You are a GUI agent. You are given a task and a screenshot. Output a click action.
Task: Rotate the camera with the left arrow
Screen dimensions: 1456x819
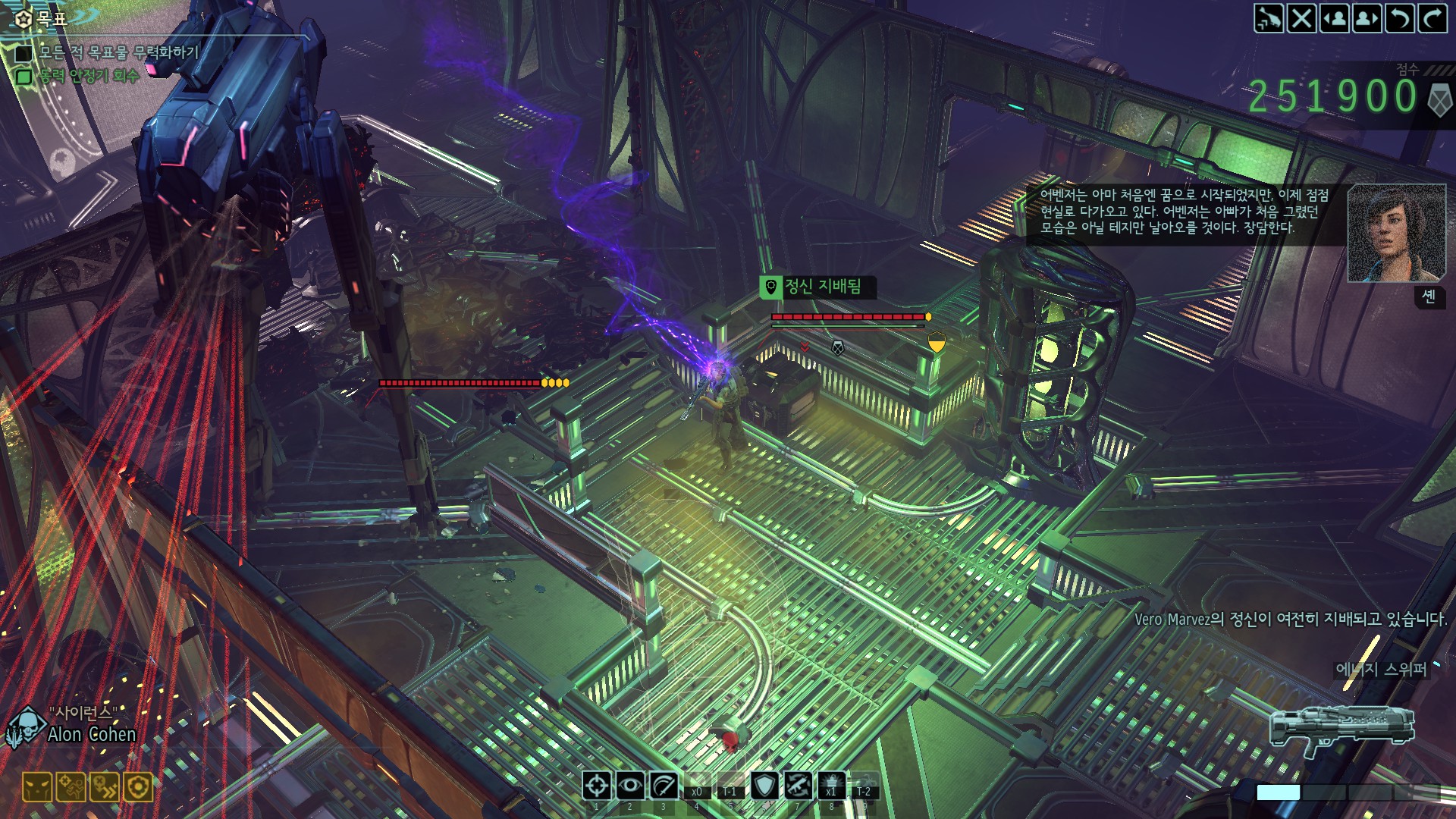(x=1400, y=18)
